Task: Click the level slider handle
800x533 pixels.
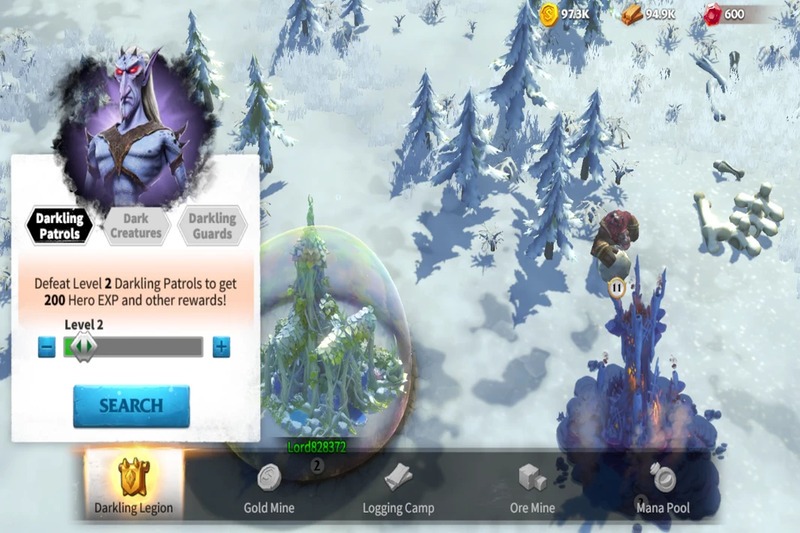Action: [x=83, y=346]
